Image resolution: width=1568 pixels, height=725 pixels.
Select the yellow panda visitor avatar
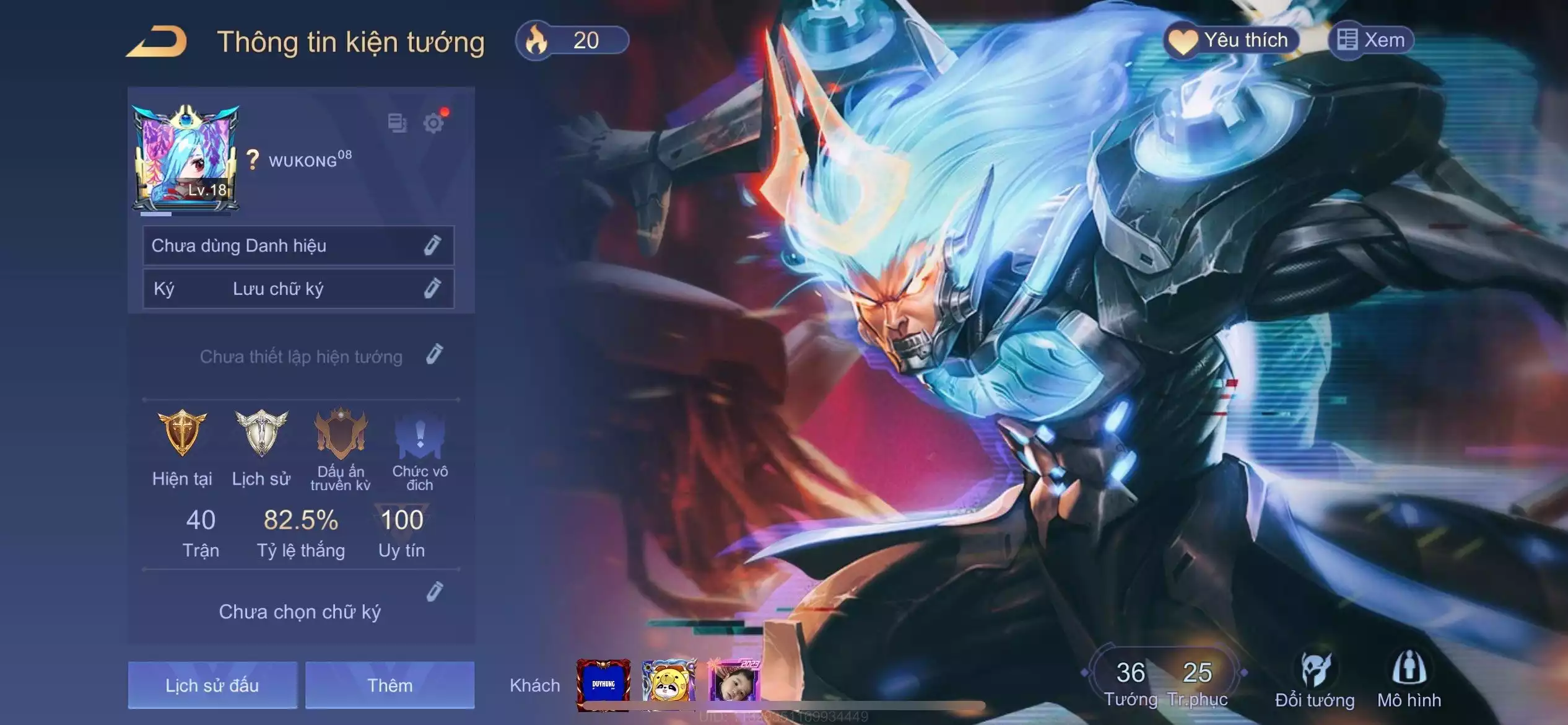click(668, 682)
